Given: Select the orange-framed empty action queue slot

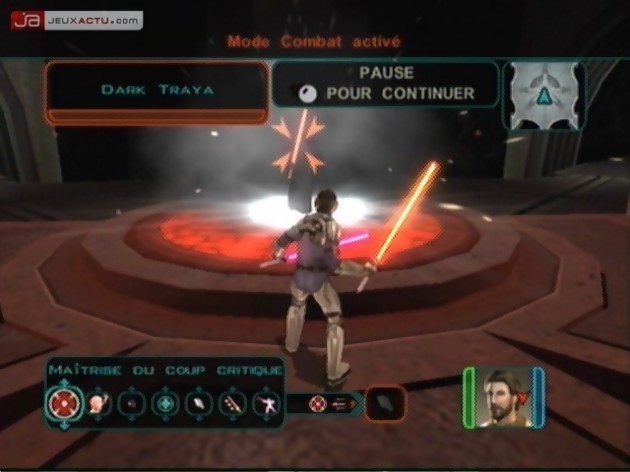Looking at the screenshot, I should coord(386,403).
